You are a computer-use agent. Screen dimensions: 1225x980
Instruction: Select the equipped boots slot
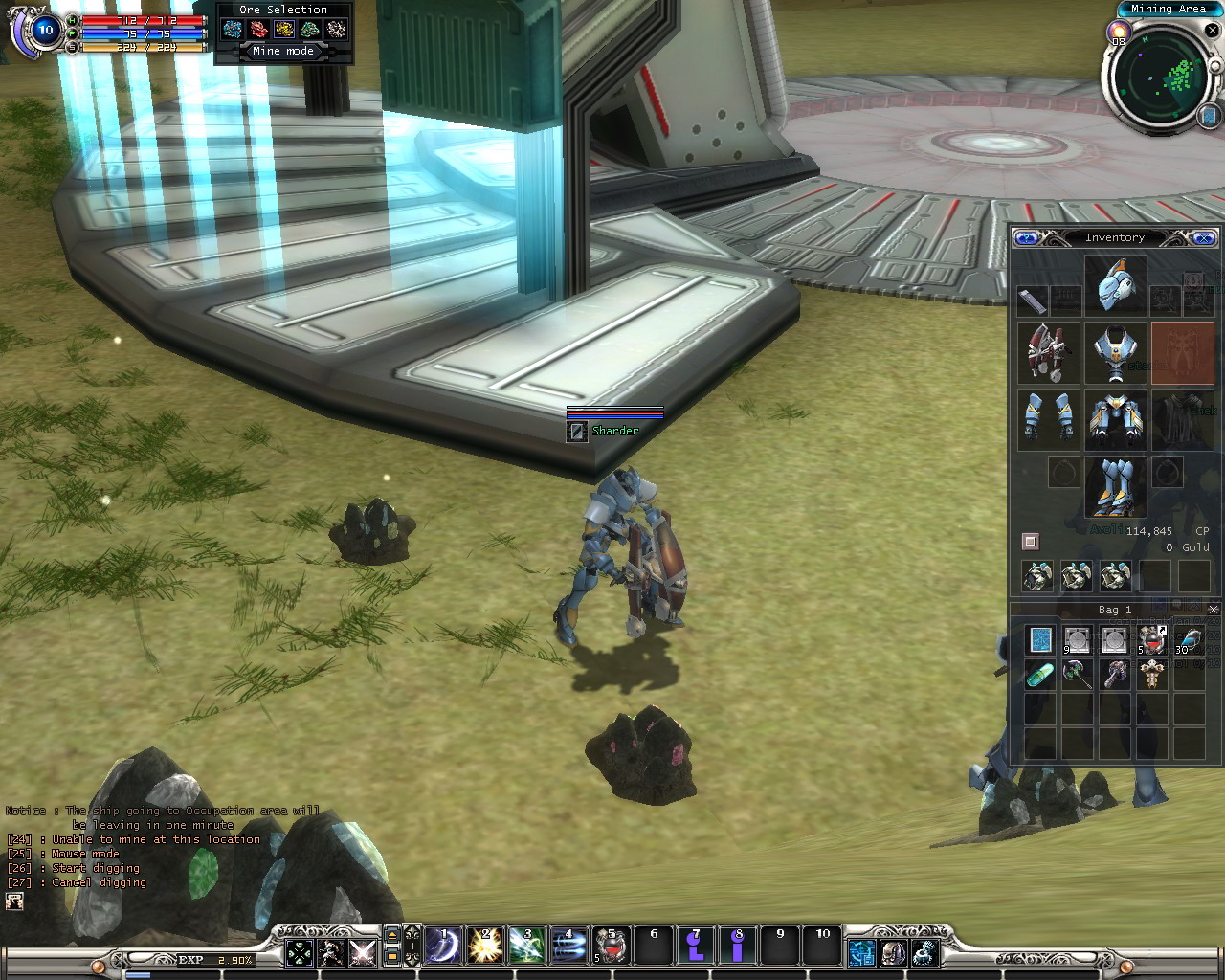coord(1116,486)
